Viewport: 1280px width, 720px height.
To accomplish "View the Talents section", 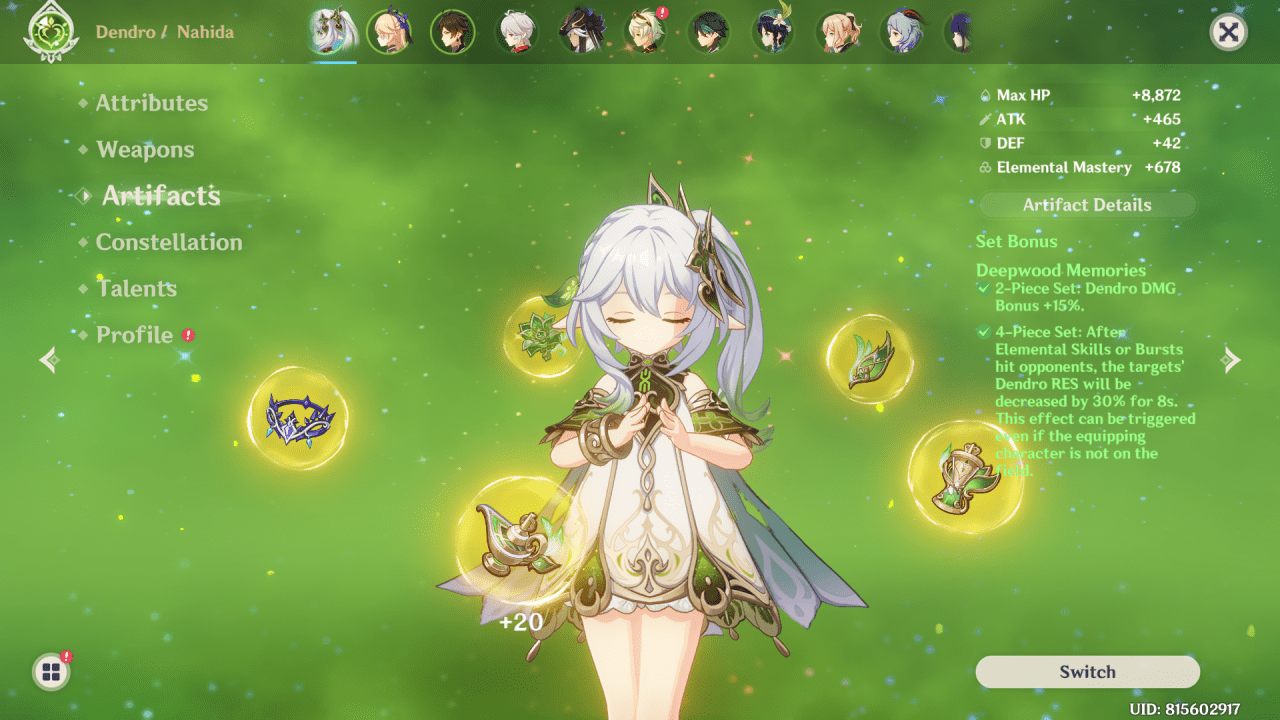I will [136, 288].
